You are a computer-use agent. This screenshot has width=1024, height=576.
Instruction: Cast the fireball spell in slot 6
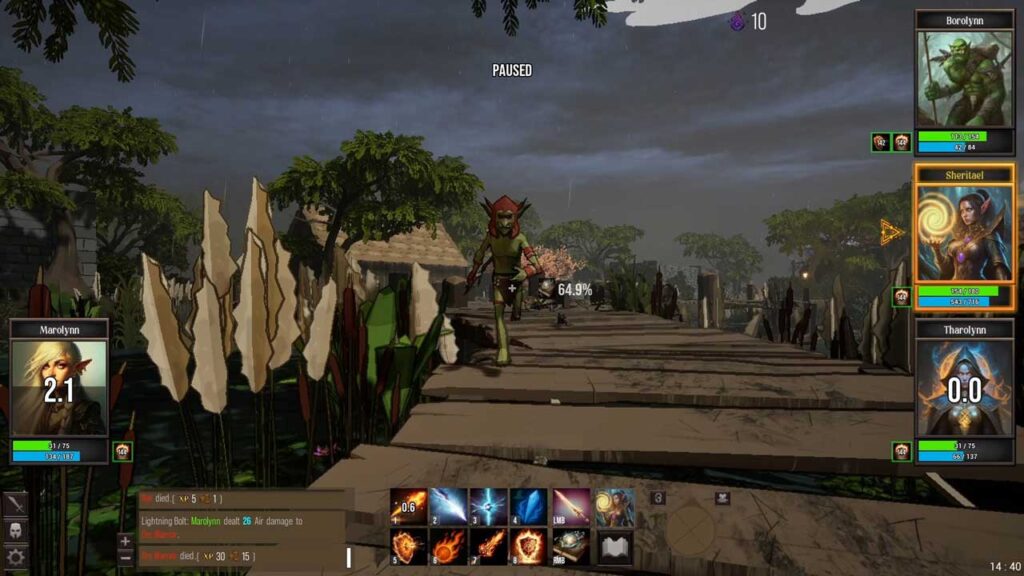[x=448, y=547]
